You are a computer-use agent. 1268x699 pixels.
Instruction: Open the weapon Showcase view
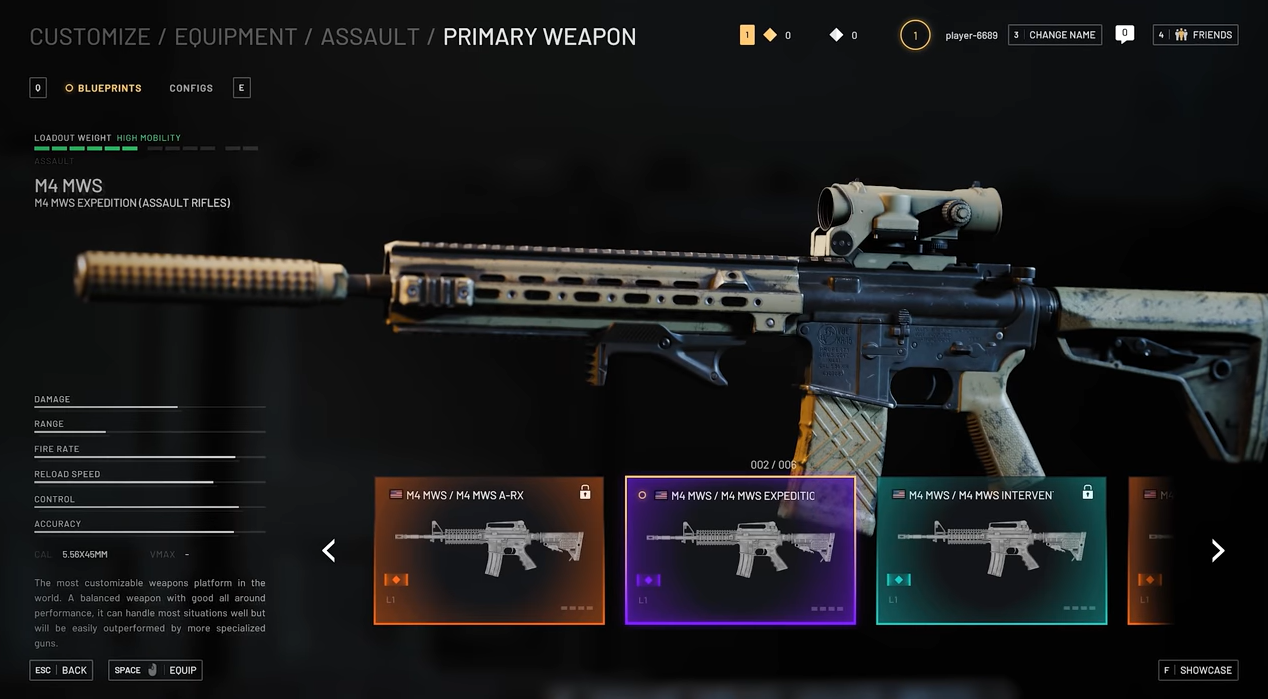coord(1197,670)
